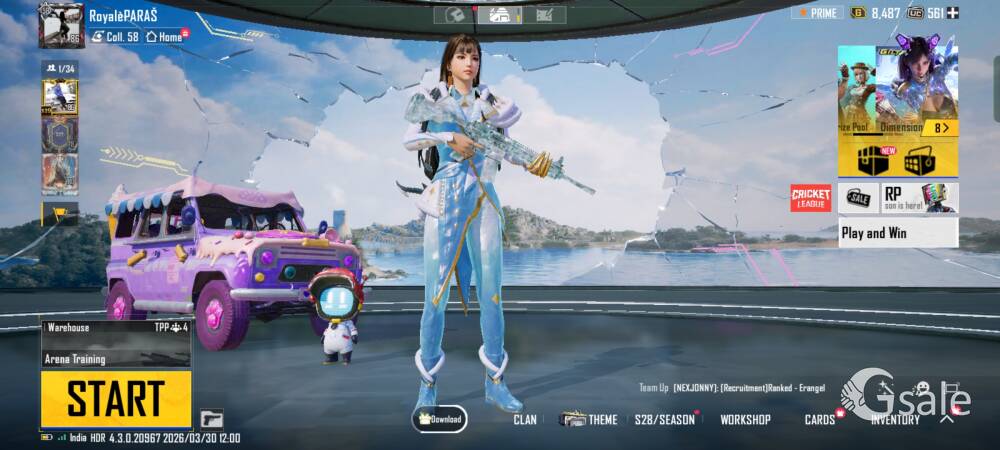
Task: Open the PRIME subscription button
Action: click(x=817, y=12)
